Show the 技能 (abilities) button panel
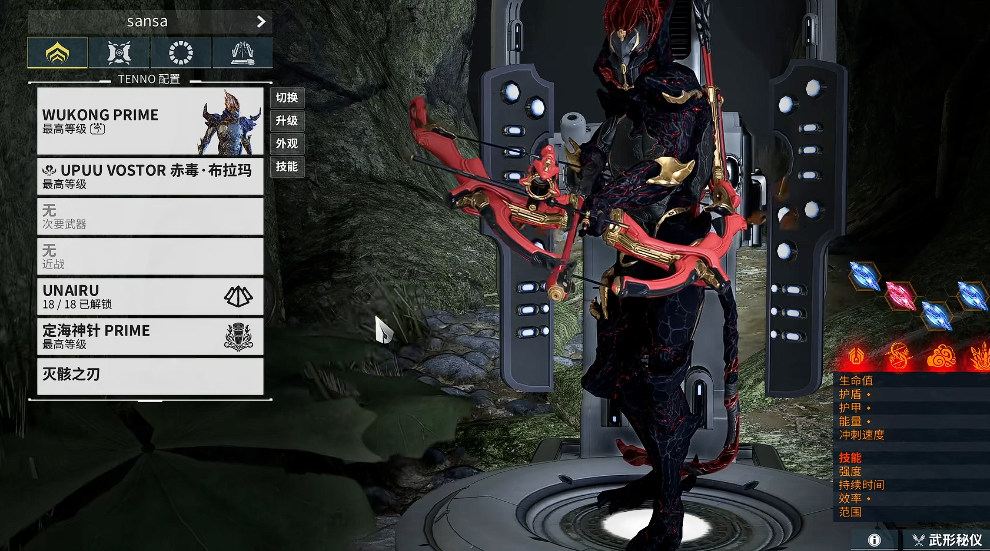The image size is (990, 551). [x=287, y=167]
